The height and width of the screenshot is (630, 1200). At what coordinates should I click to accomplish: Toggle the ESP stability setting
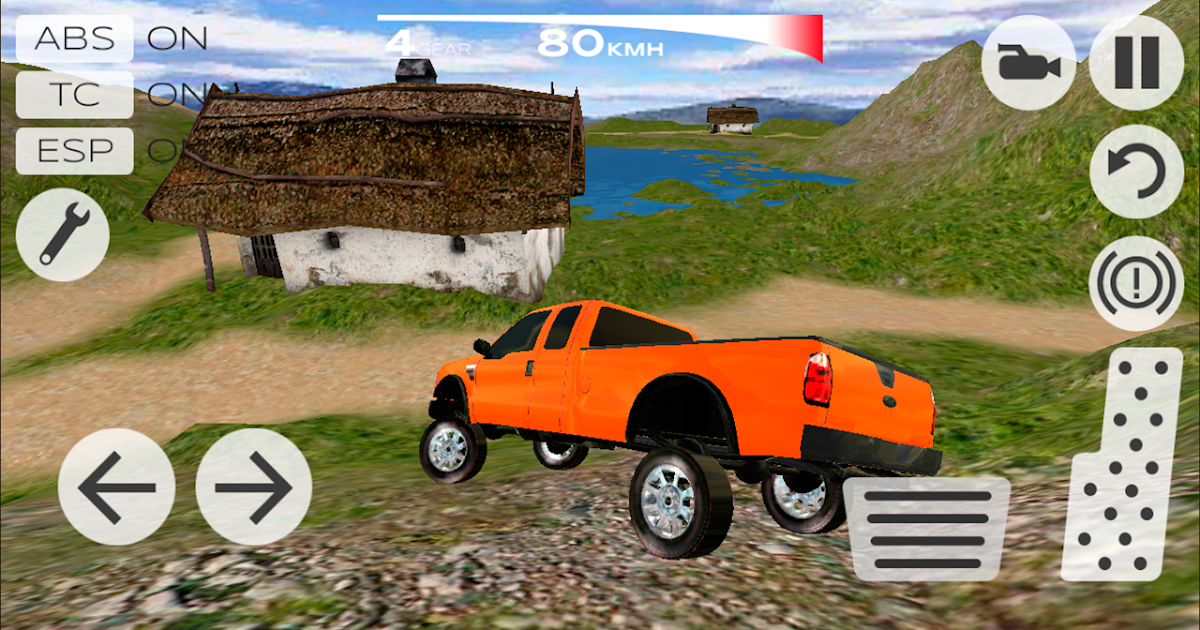[75, 151]
